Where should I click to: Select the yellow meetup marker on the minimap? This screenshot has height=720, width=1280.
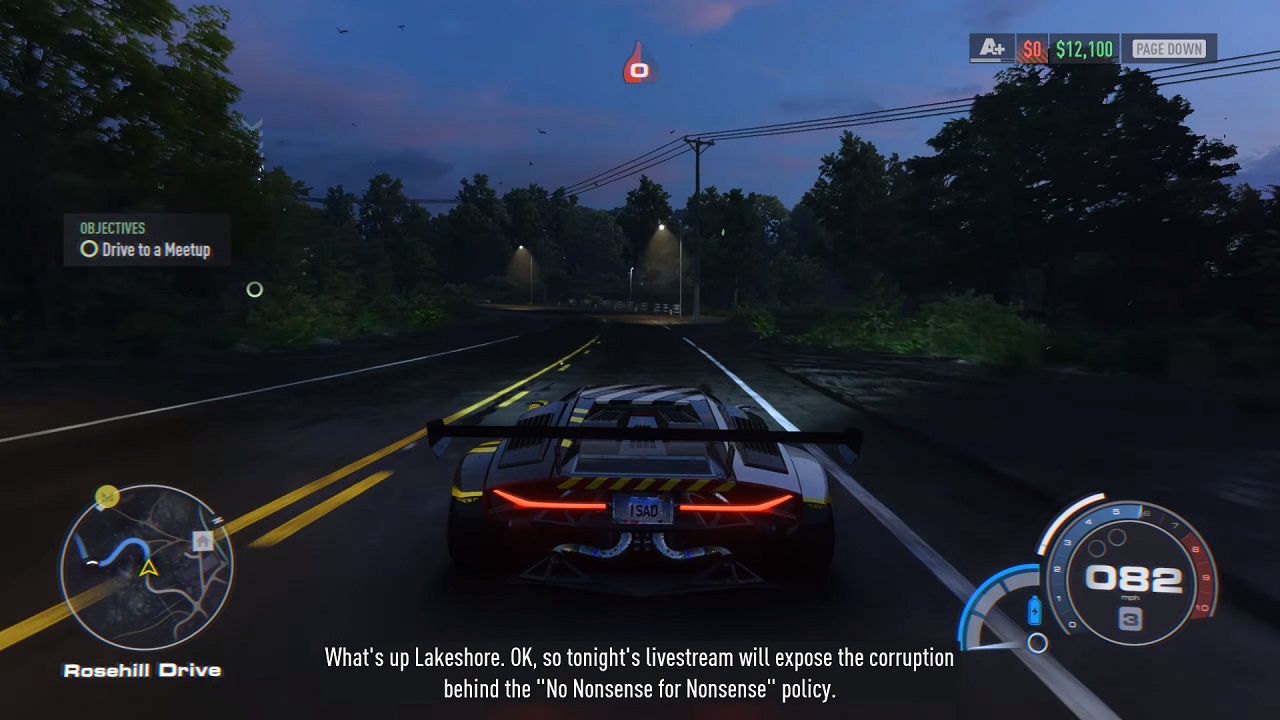pyautogui.click(x=107, y=496)
